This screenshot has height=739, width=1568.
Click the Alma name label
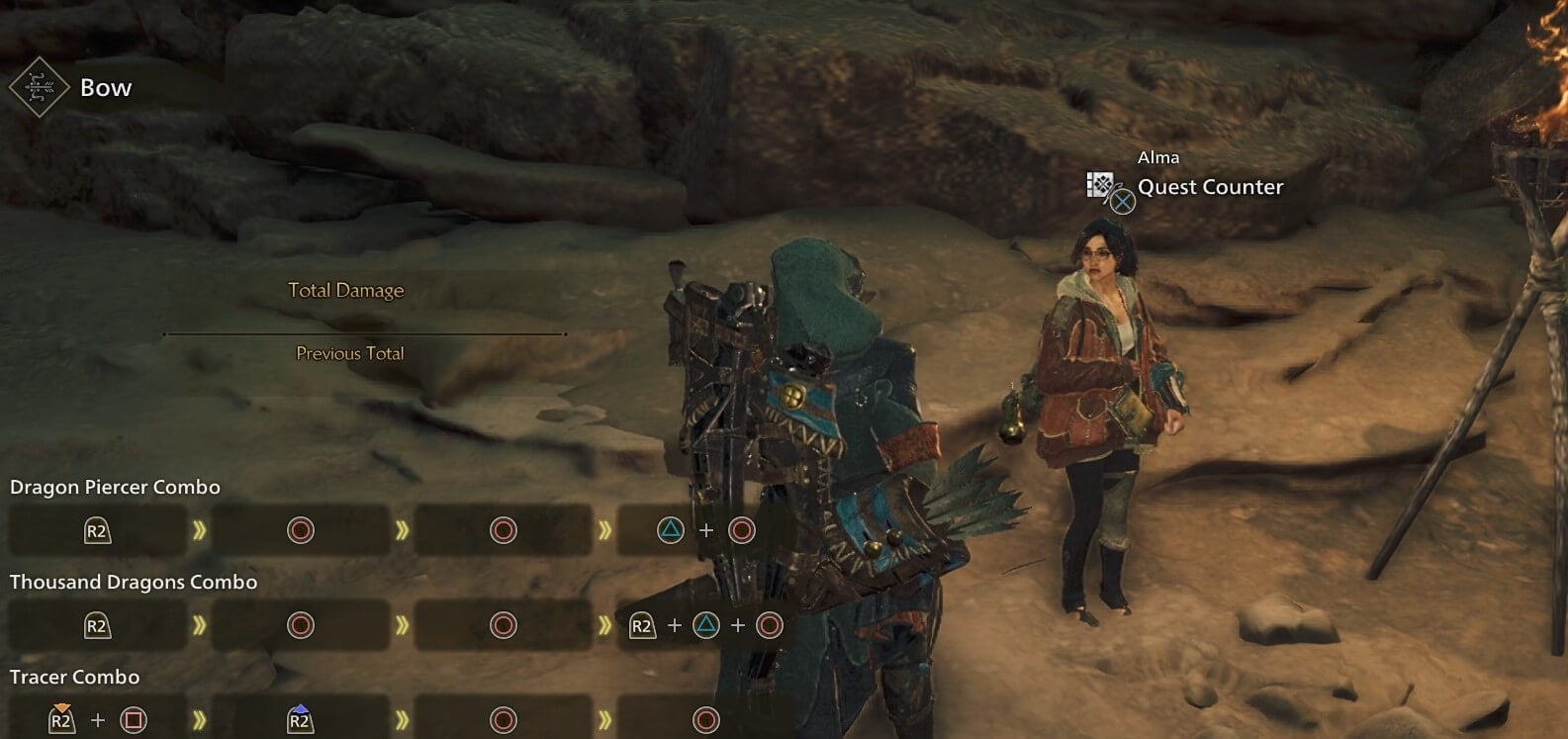pyautogui.click(x=1157, y=156)
